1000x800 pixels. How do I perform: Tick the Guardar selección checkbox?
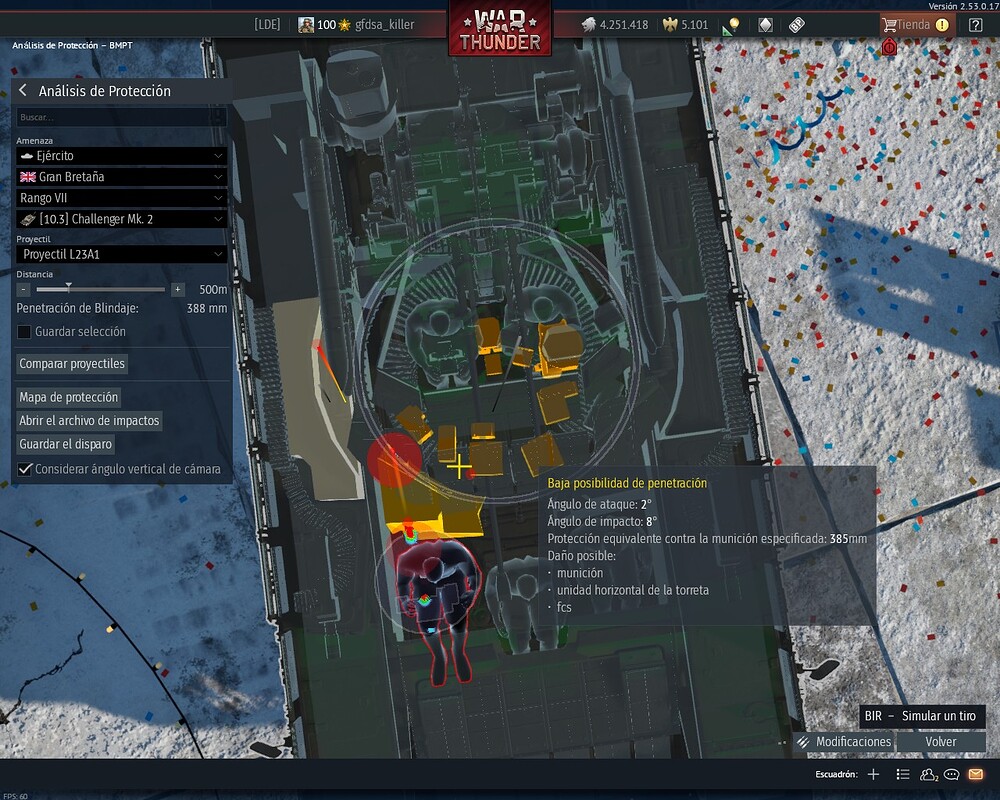[25, 332]
